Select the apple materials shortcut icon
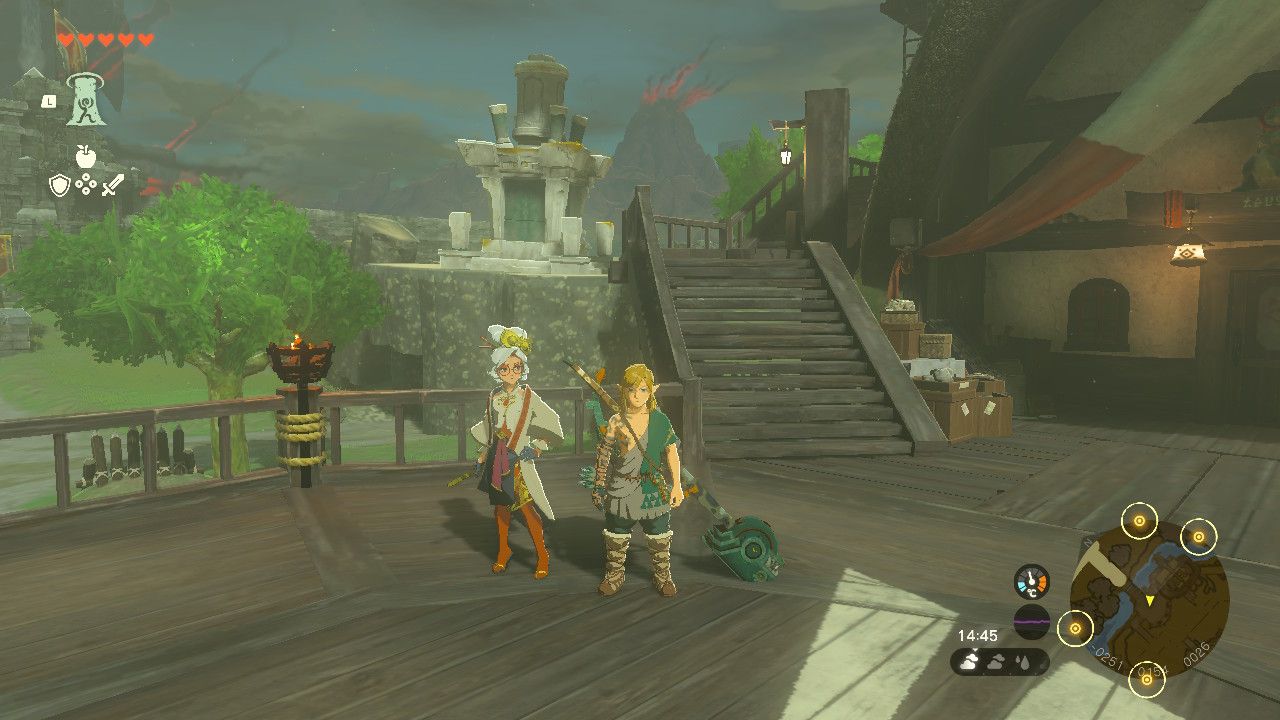1280x720 pixels. [86, 156]
